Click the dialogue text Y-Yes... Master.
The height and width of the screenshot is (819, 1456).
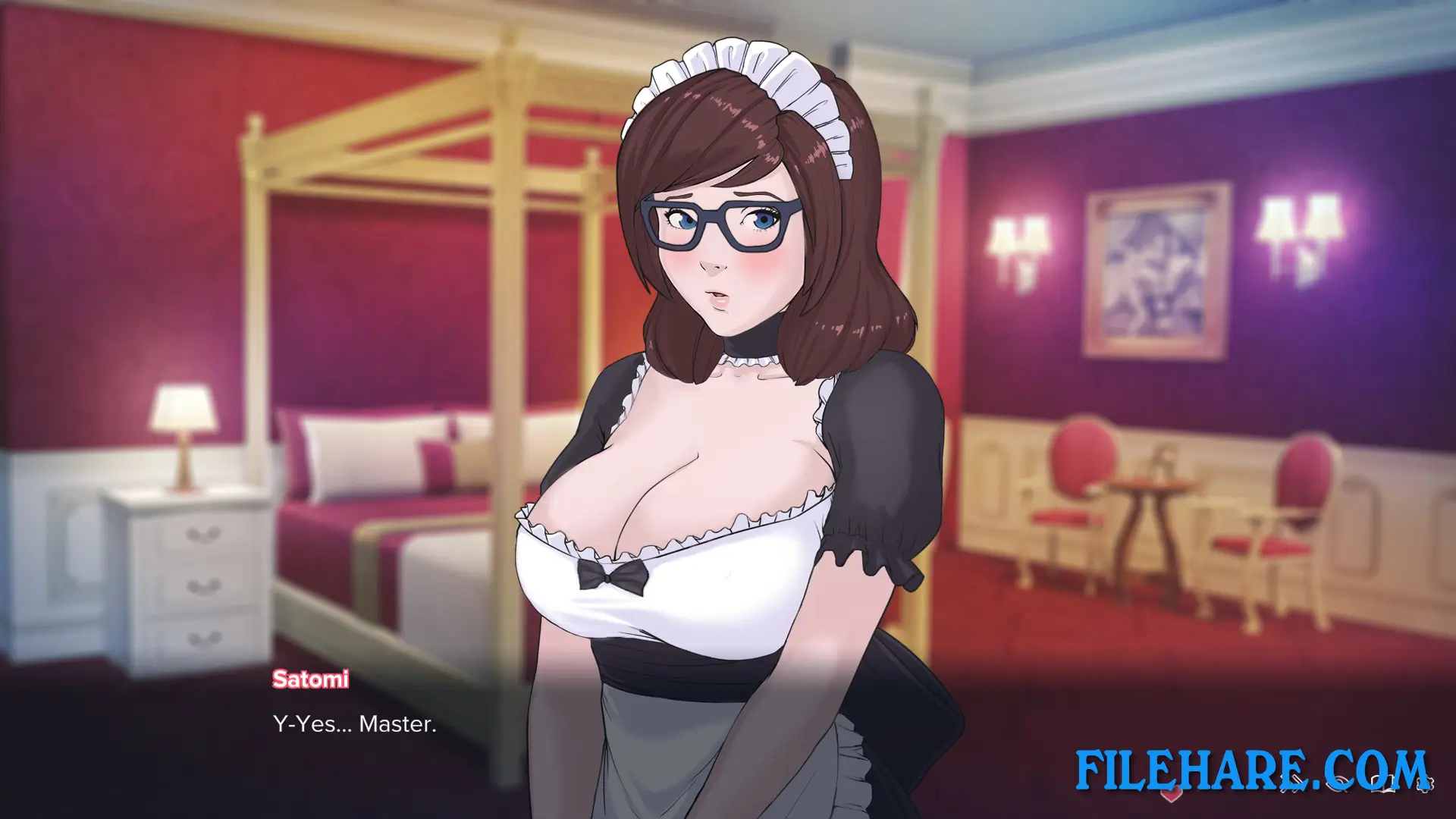tap(353, 724)
